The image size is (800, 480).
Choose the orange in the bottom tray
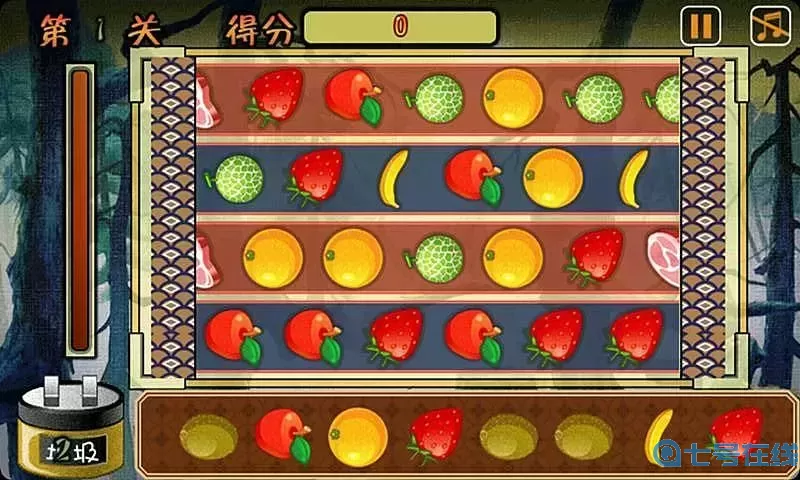(x=358, y=436)
